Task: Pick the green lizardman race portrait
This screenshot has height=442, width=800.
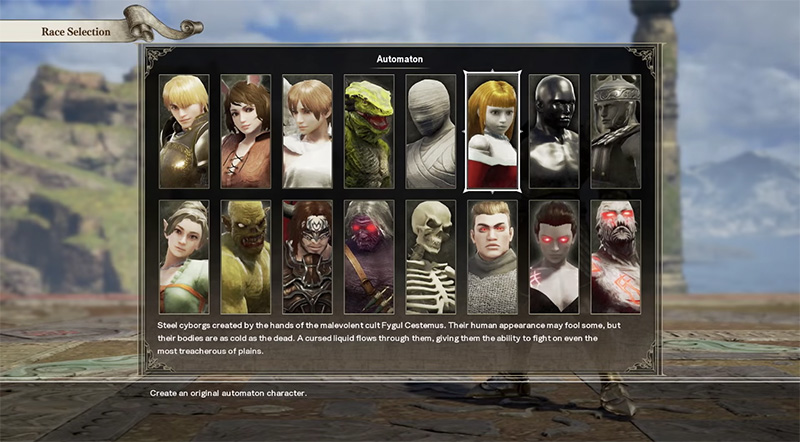Action: pyautogui.click(x=369, y=131)
